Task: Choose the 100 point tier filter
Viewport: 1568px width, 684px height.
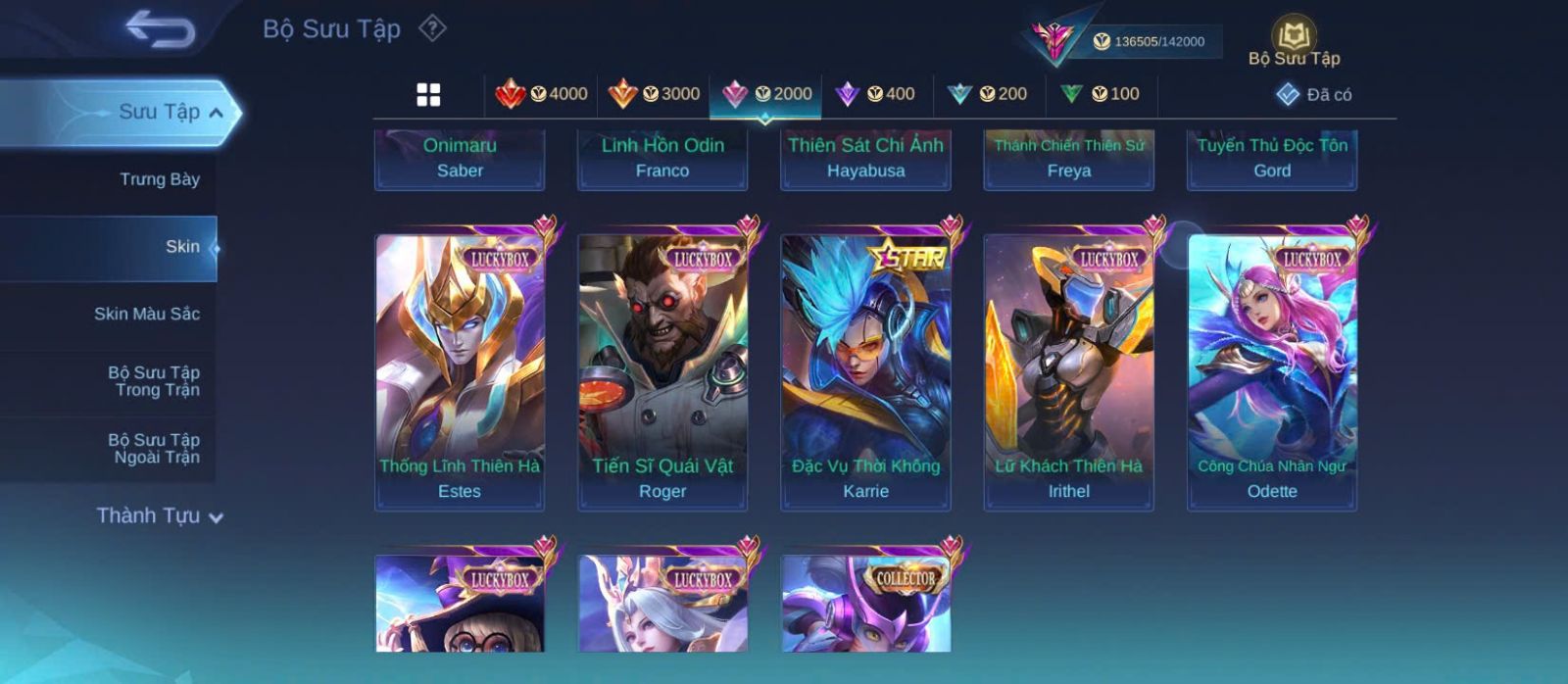Action: [1100, 94]
